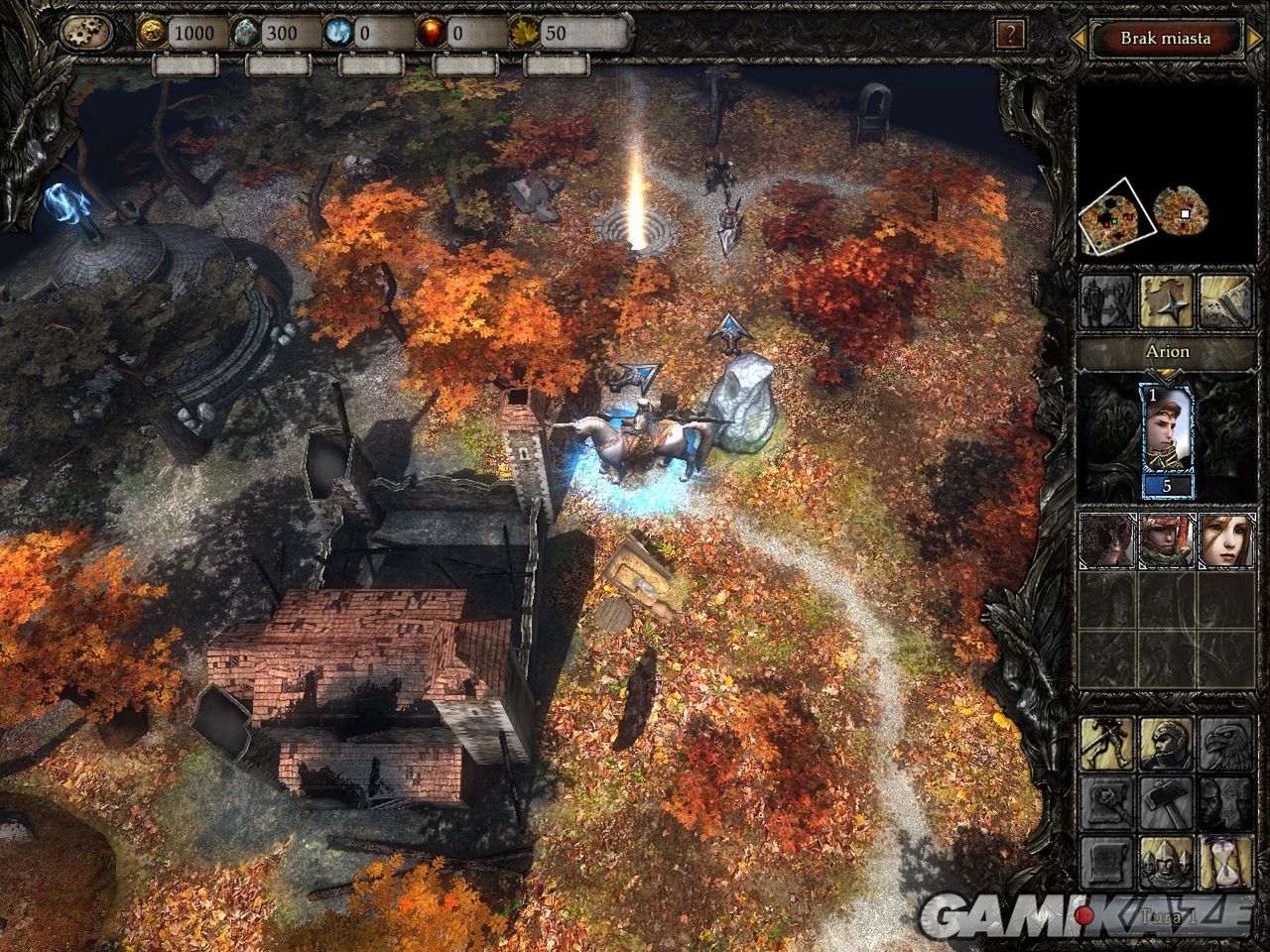
Task: Select the knights shield map button
Action: (x=1106, y=300)
